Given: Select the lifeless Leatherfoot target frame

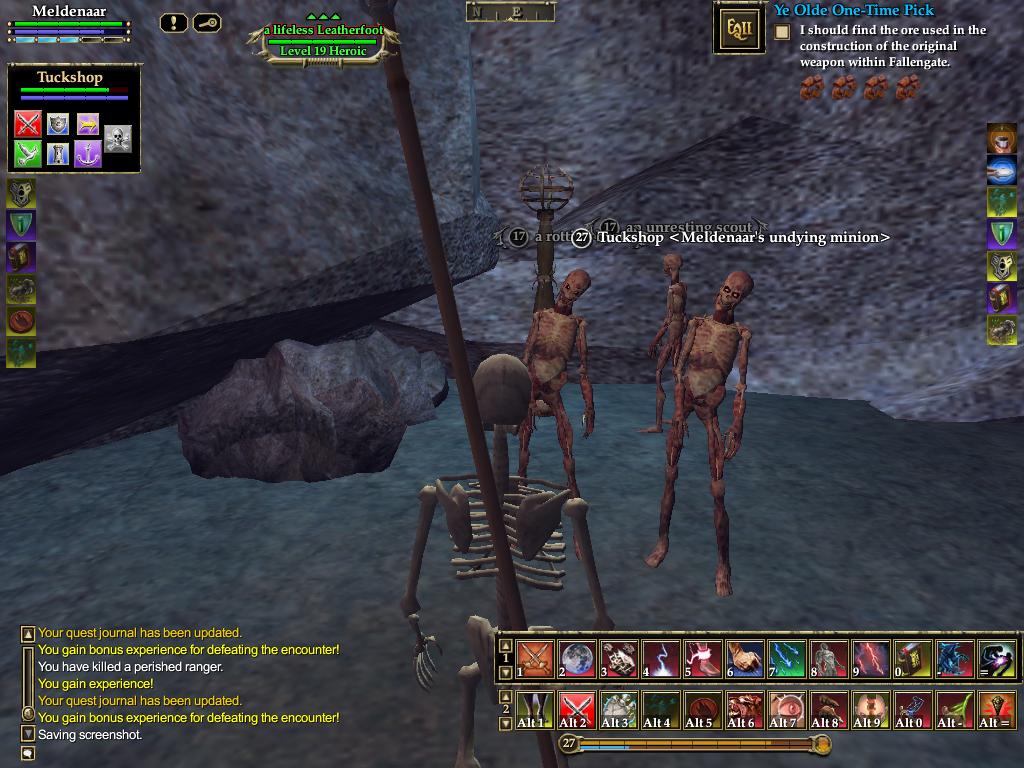Looking at the screenshot, I should pos(322,40).
